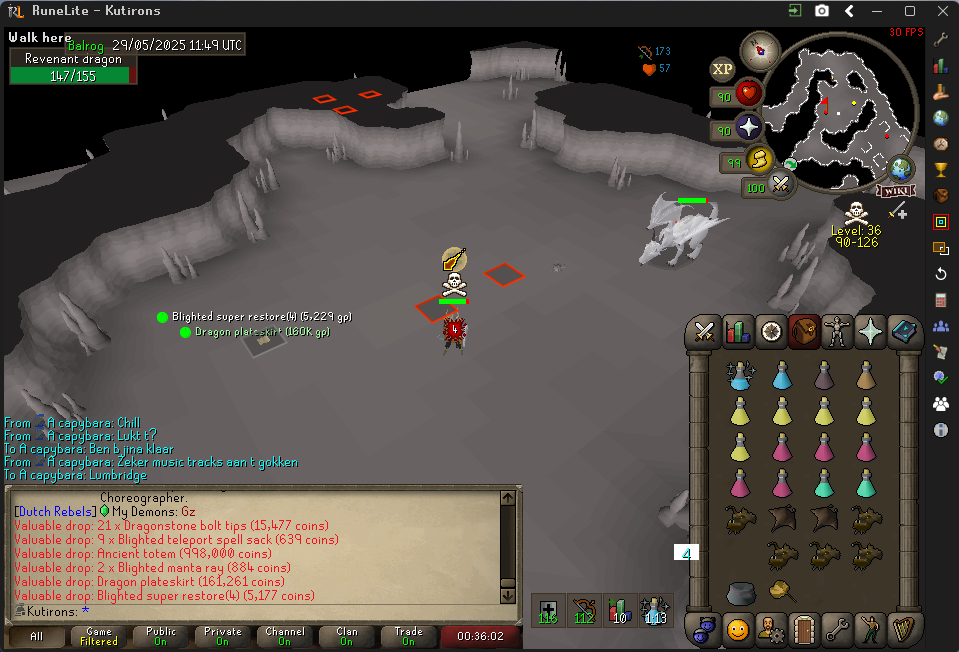Activate the special attack orb

tap(780, 184)
